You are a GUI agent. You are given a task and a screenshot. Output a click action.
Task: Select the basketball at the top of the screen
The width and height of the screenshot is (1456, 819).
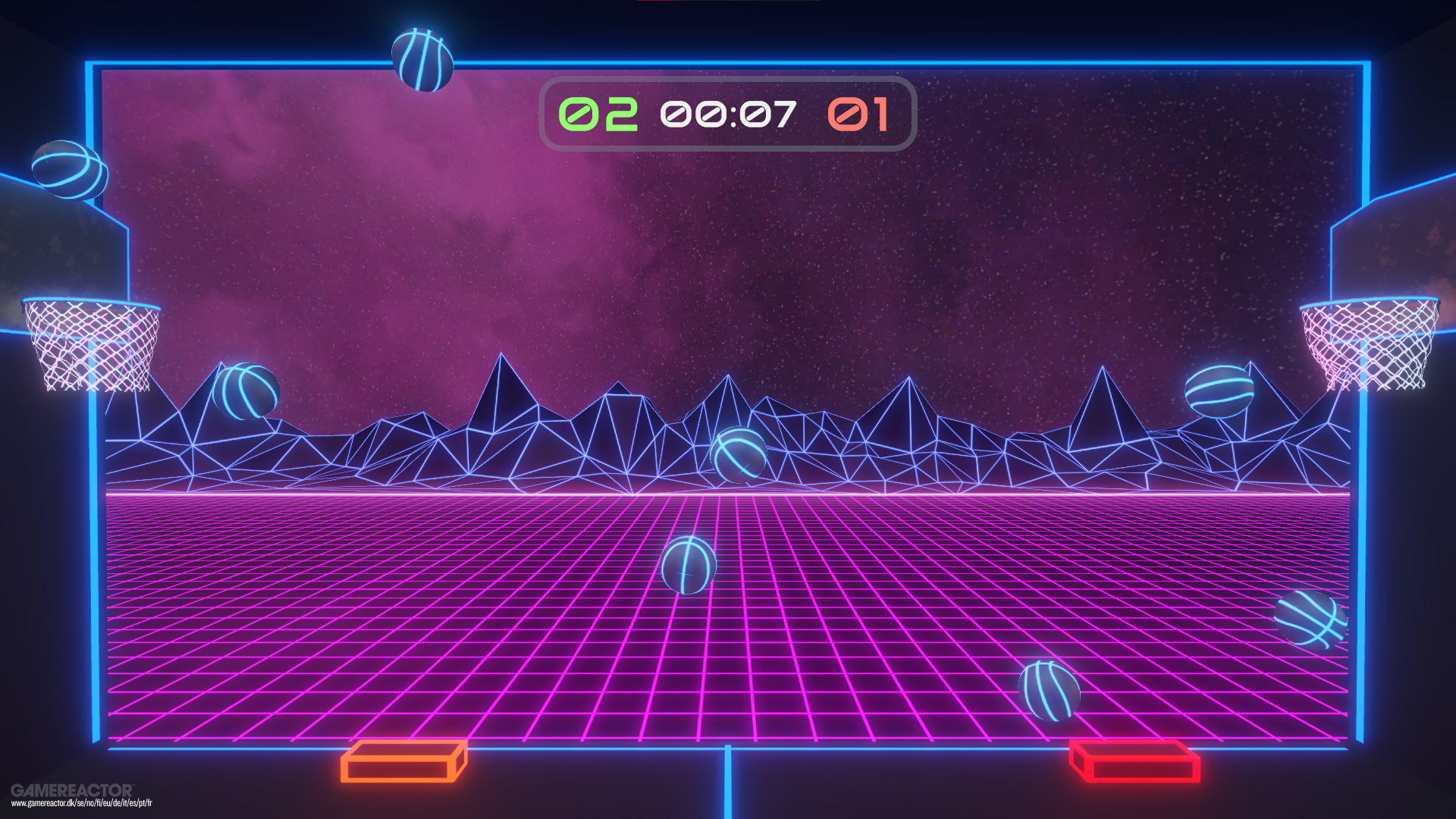[x=422, y=60]
